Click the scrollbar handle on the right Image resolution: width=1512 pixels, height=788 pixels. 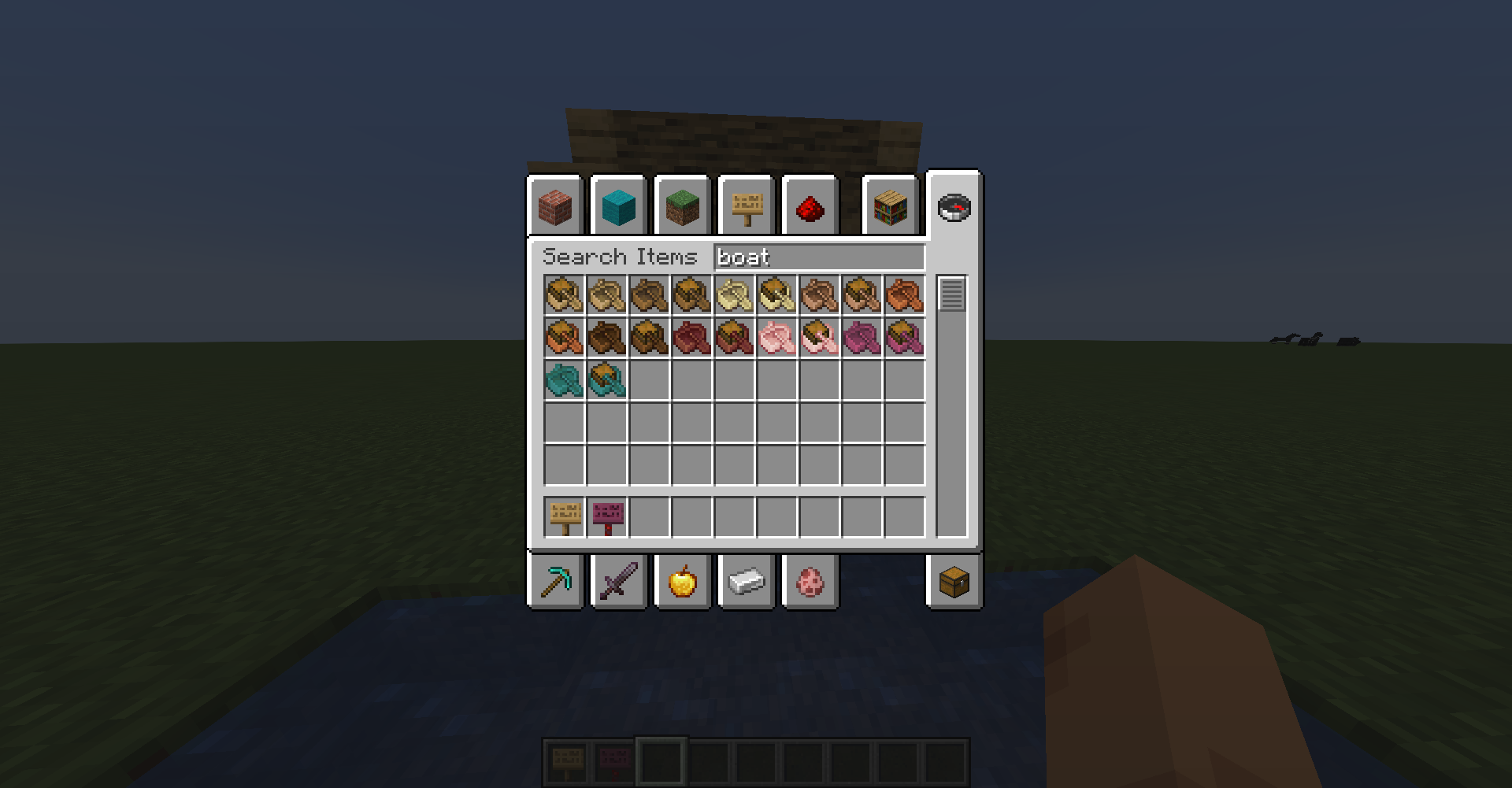(951, 293)
